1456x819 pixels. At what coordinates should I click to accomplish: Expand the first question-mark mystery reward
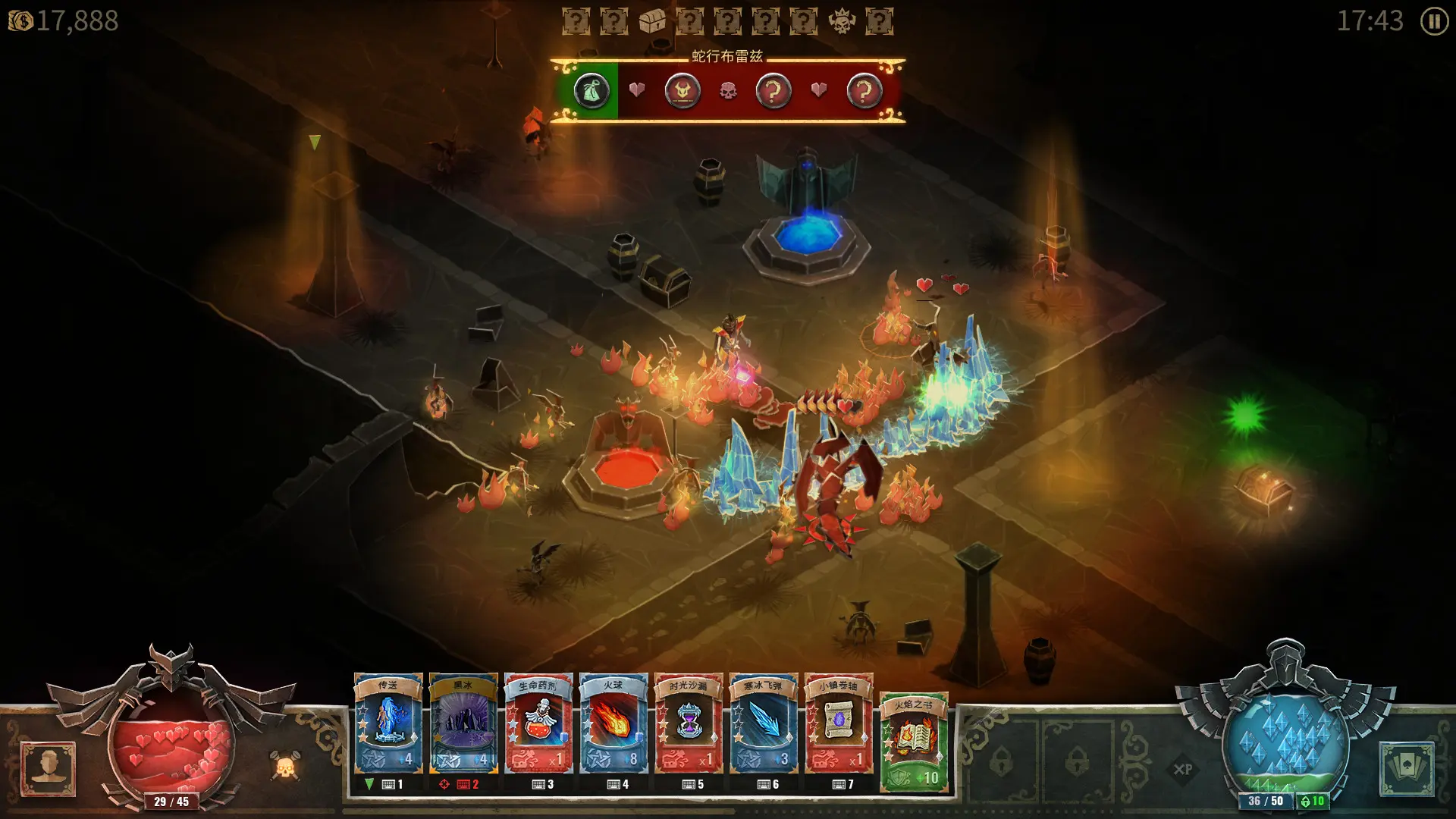click(576, 20)
